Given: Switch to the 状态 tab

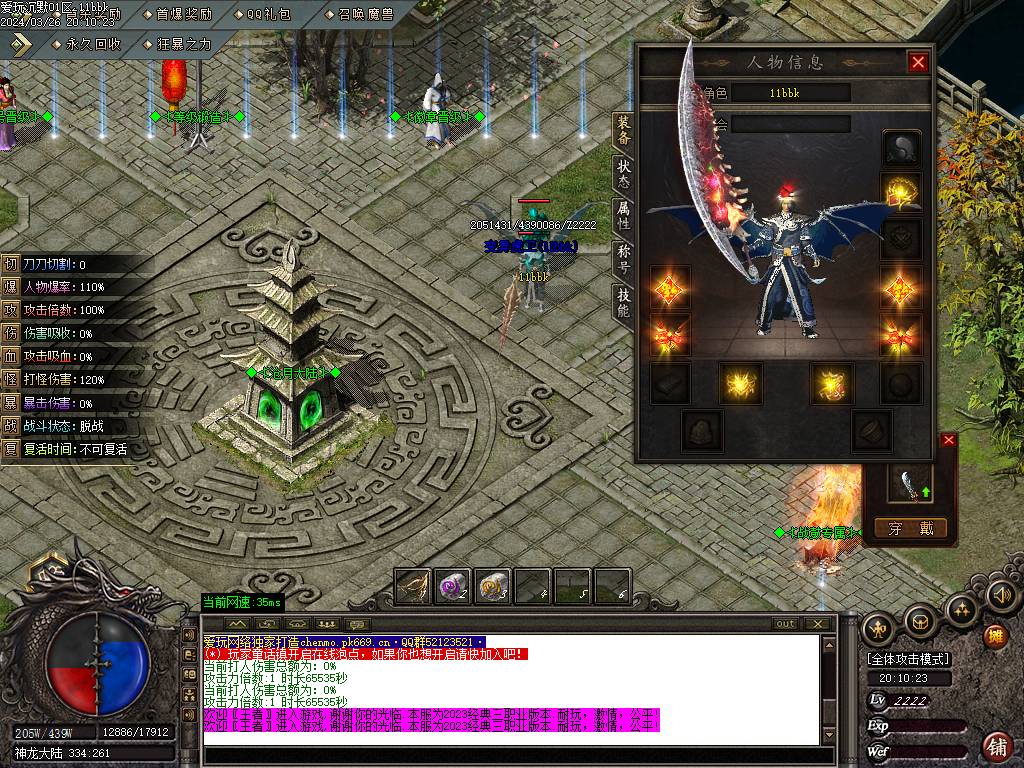Looking at the screenshot, I should click(x=623, y=173).
